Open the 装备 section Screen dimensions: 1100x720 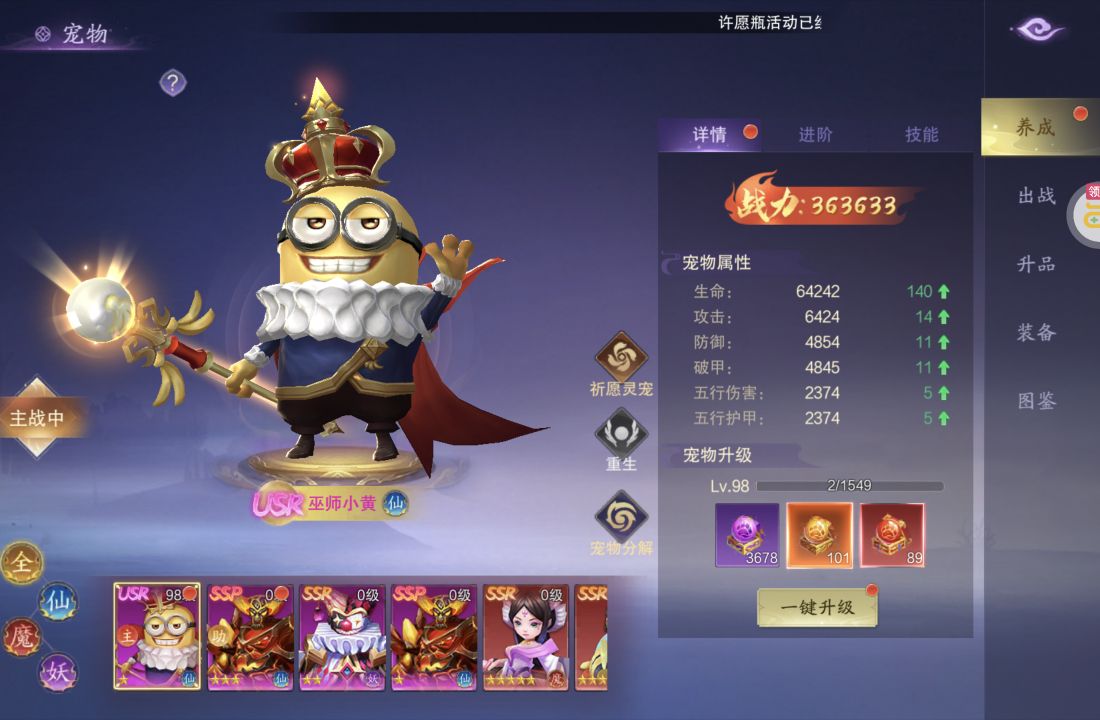coord(1036,332)
